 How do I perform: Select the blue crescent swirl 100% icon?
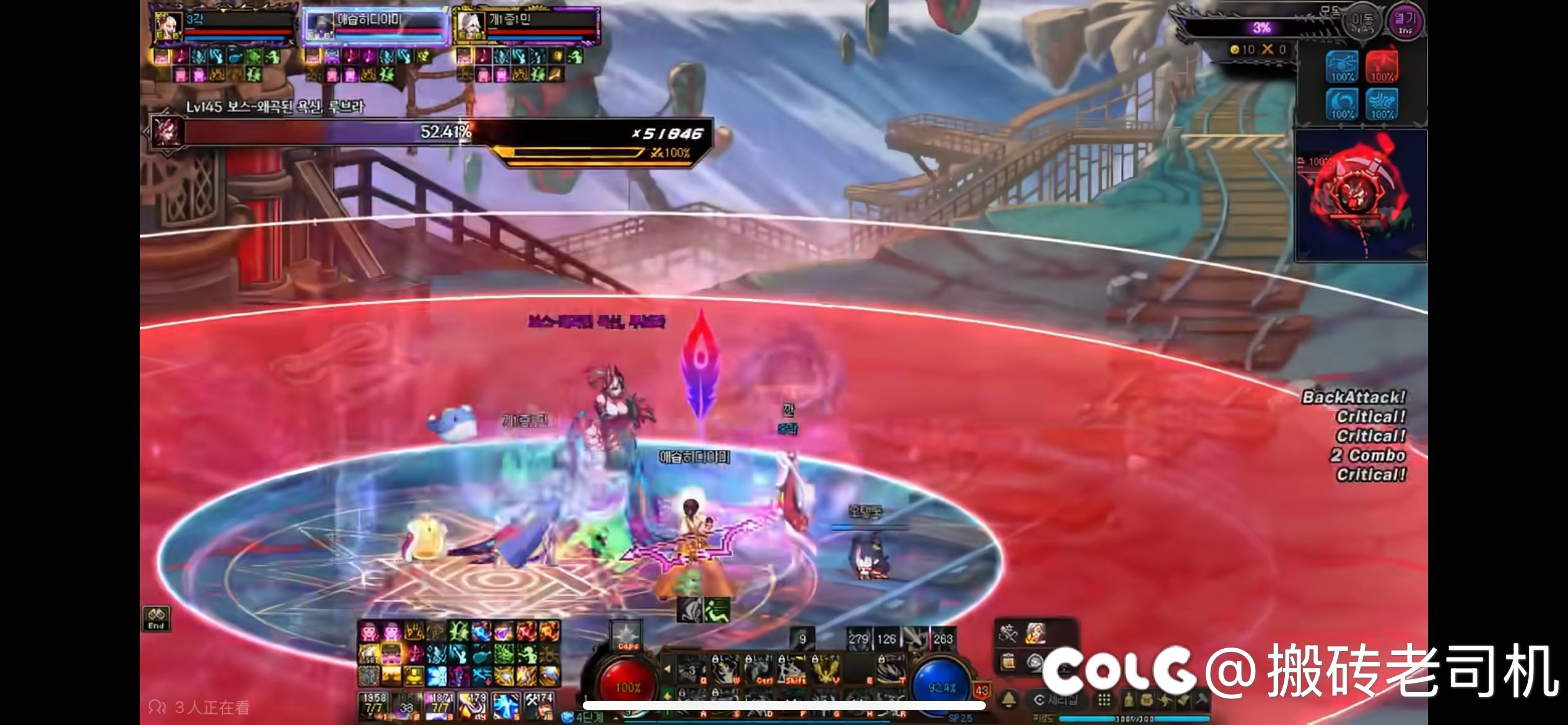coord(1343,104)
